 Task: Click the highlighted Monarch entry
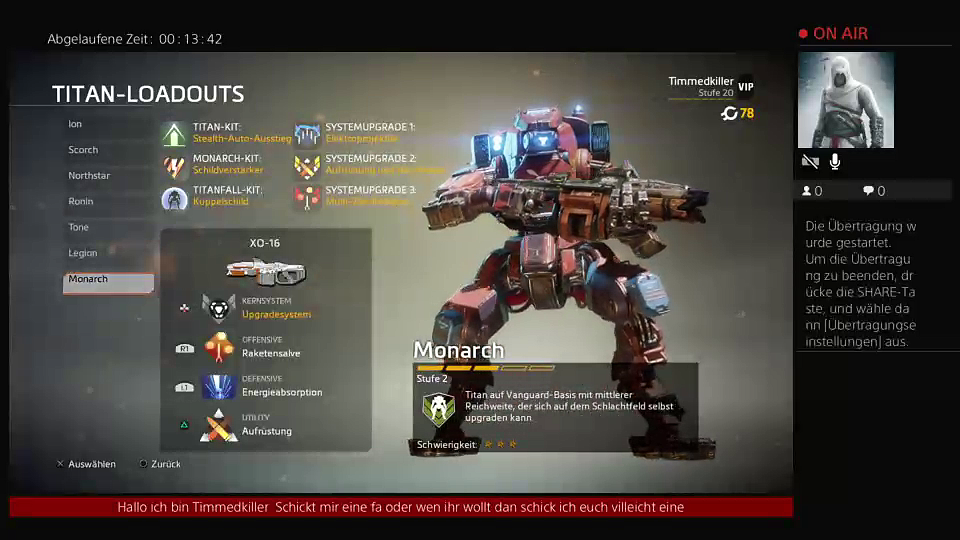coord(108,281)
